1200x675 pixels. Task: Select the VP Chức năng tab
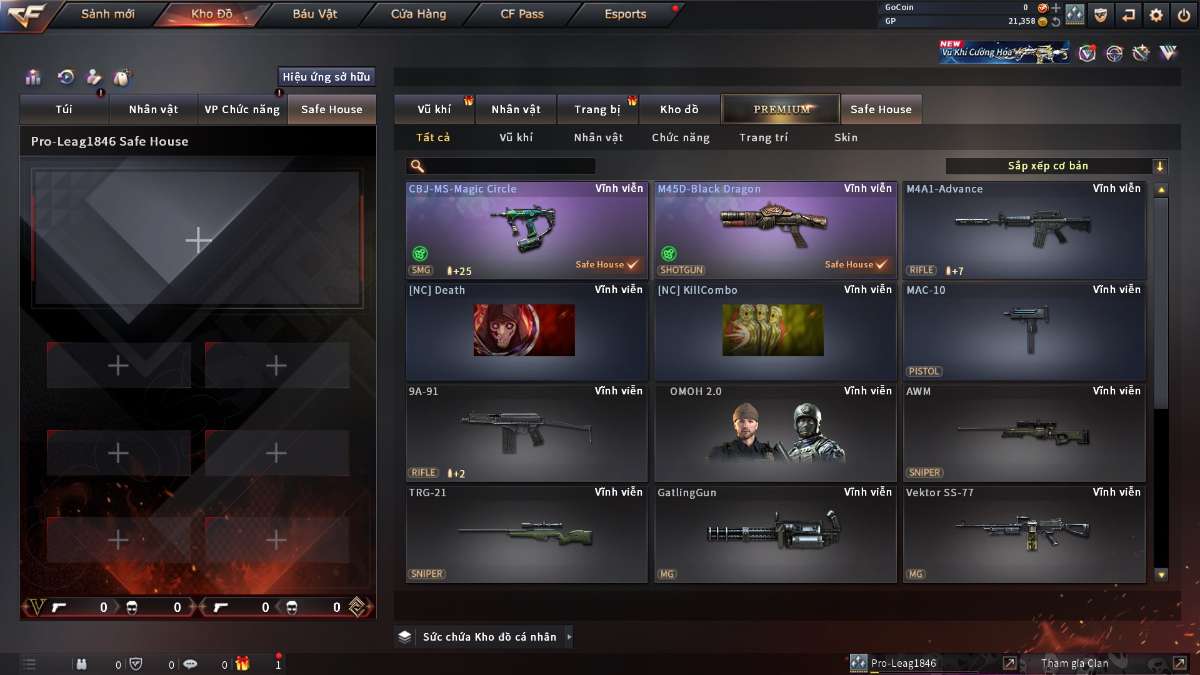[x=242, y=109]
